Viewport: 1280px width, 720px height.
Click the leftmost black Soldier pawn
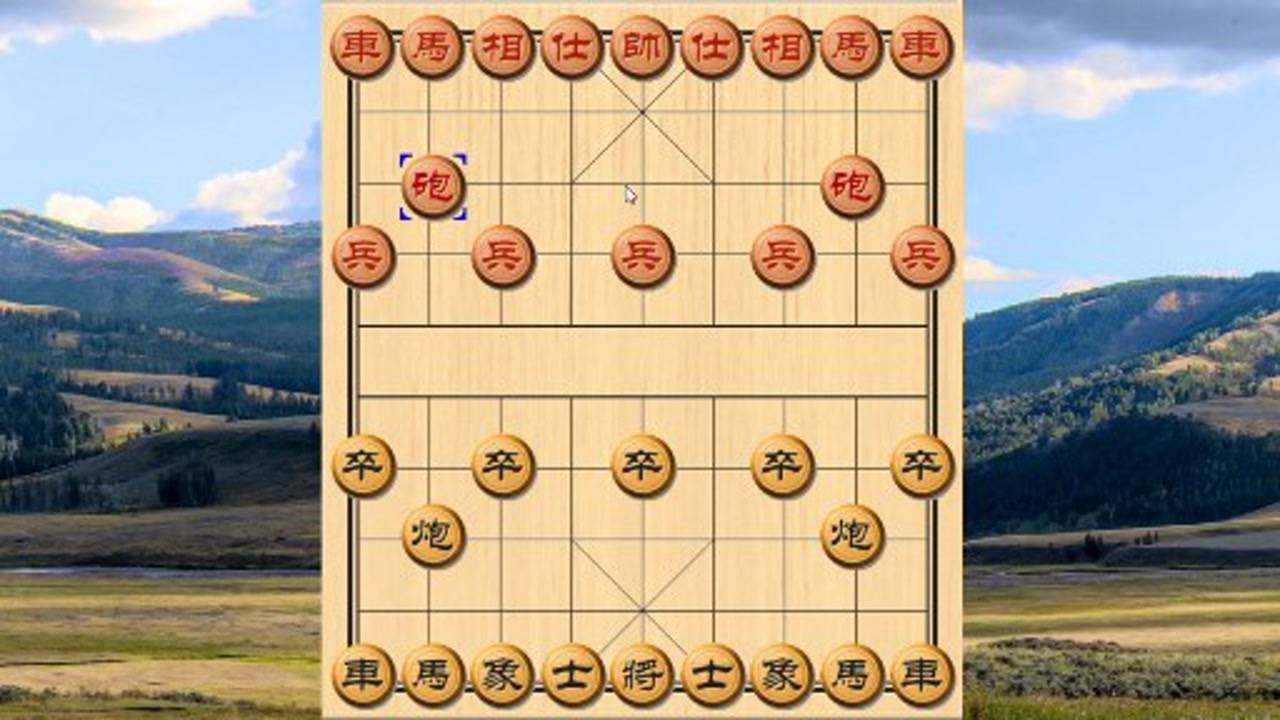pos(364,465)
